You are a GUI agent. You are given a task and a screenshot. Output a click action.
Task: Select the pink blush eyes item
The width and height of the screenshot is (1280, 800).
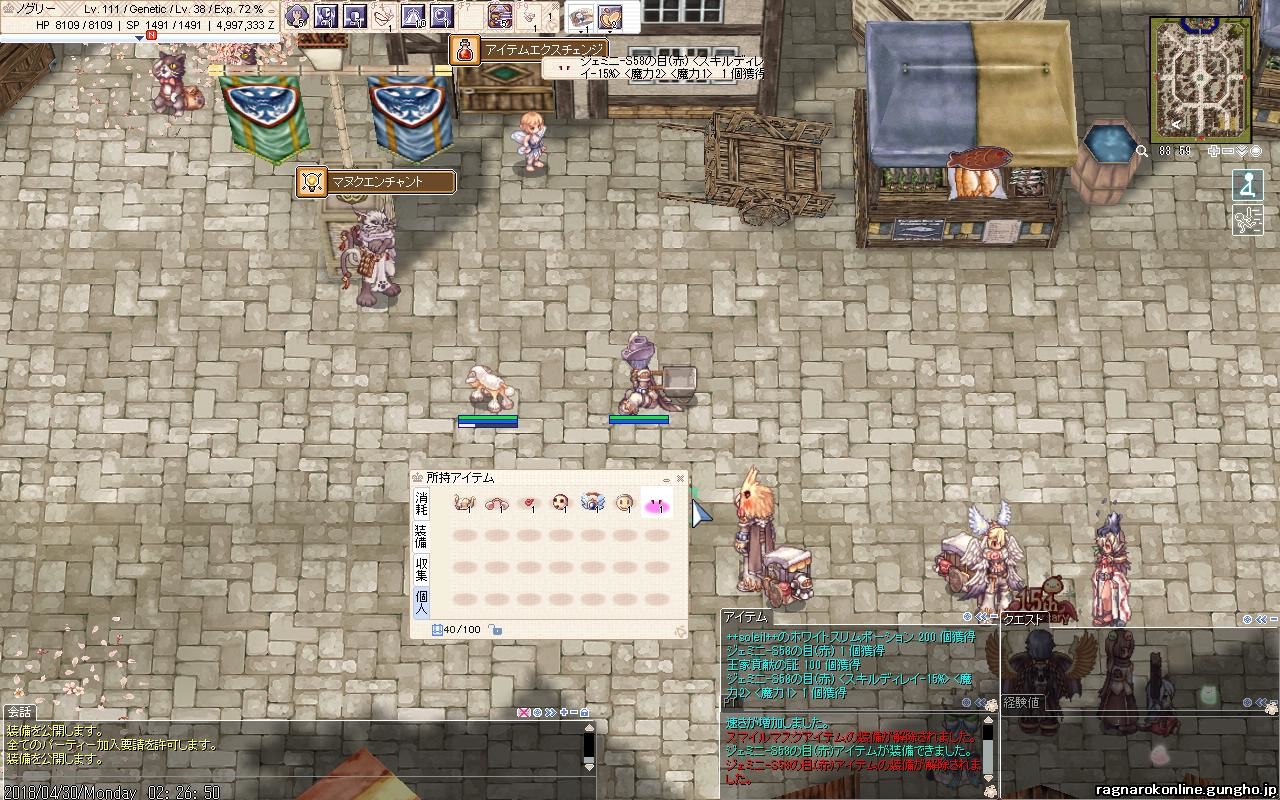[x=656, y=505]
